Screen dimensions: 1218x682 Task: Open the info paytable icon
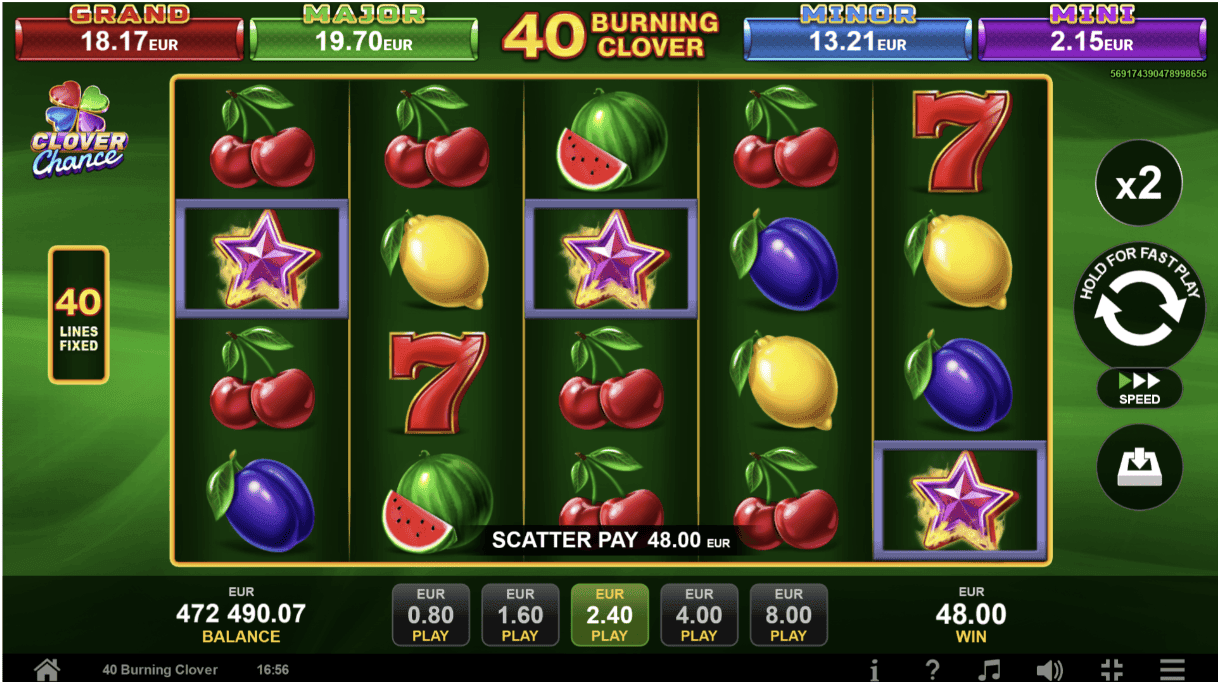click(874, 669)
